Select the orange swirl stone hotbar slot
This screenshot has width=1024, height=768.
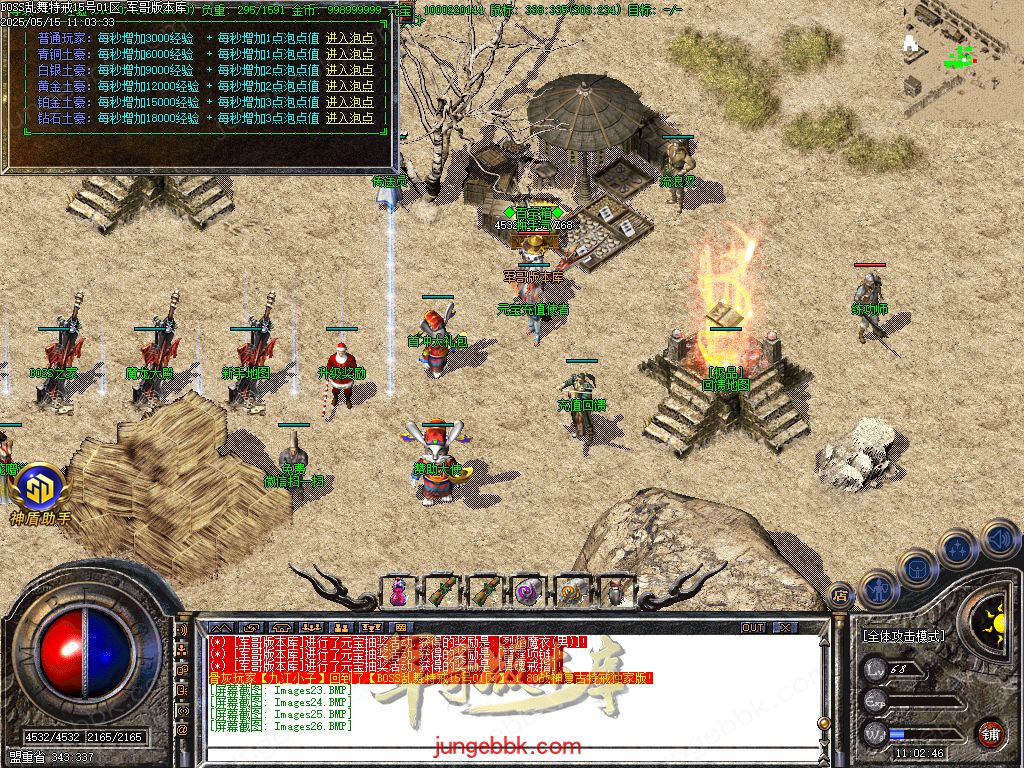click(x=572, y=591)
